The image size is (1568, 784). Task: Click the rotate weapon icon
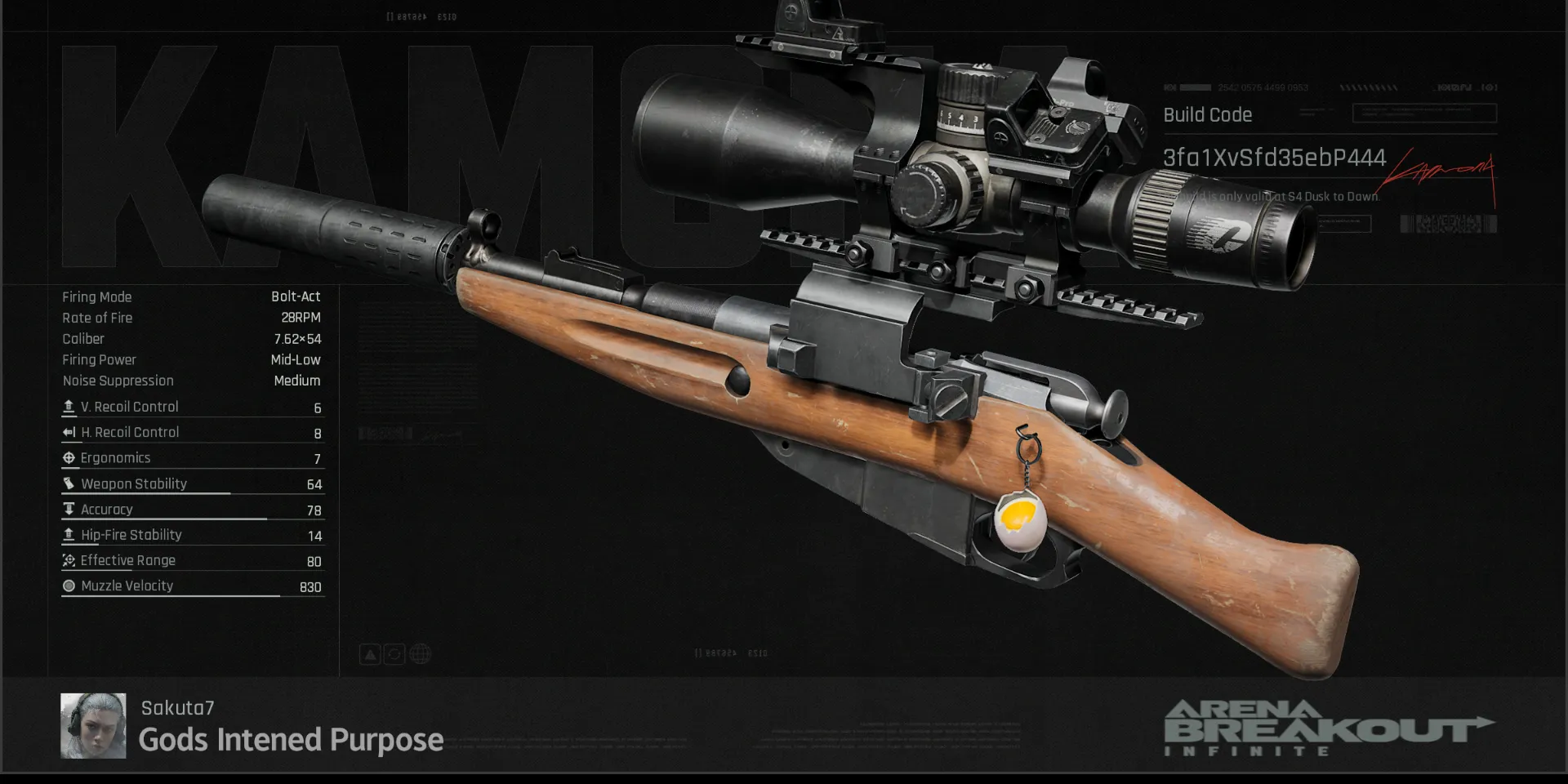coord(394,654)
